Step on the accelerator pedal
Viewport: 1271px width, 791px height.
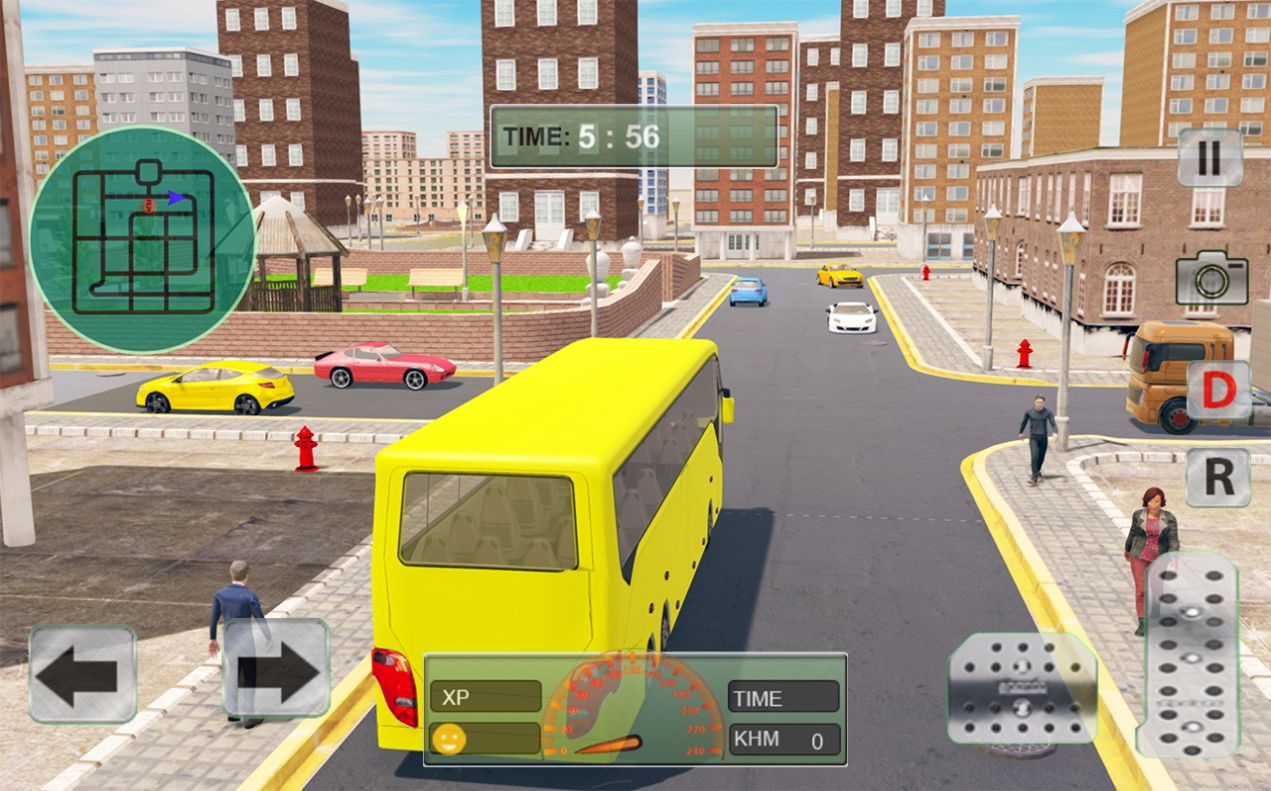tap(1188, 654)
